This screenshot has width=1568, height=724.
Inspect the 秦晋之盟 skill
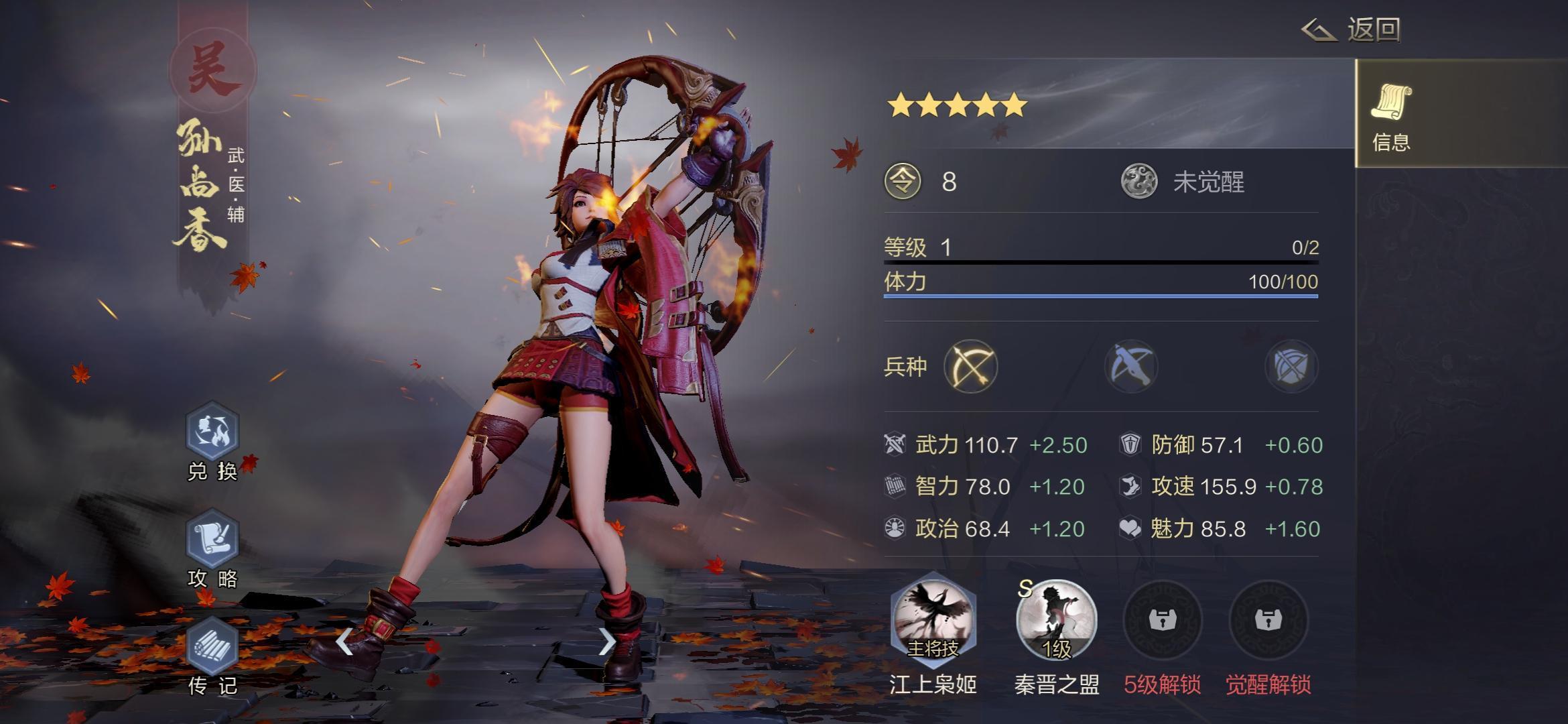1056,620
